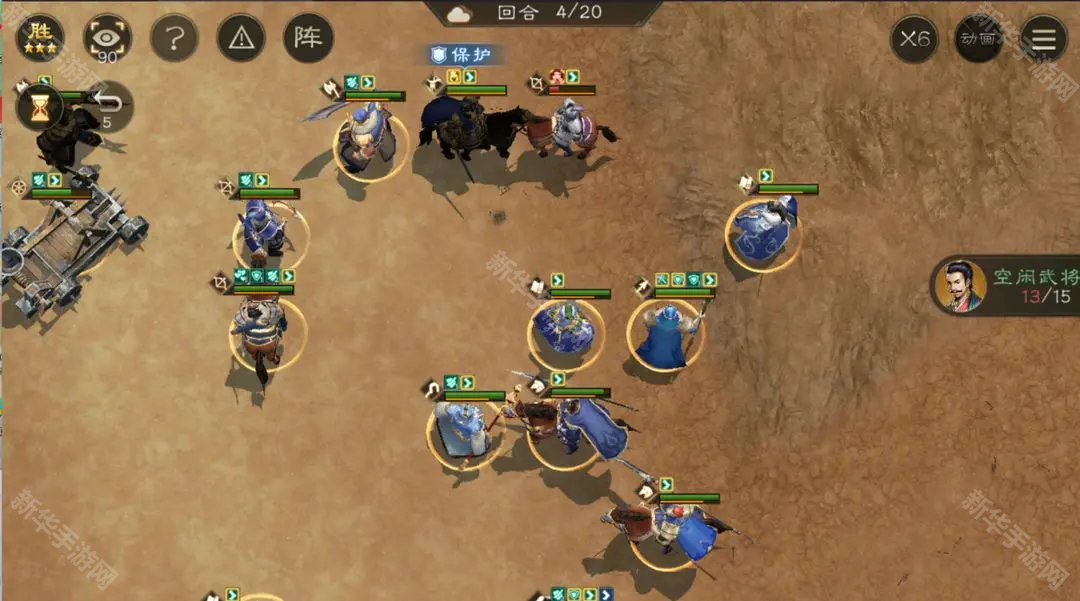
Task: Open the victory conditions star button
Action: 40,38
